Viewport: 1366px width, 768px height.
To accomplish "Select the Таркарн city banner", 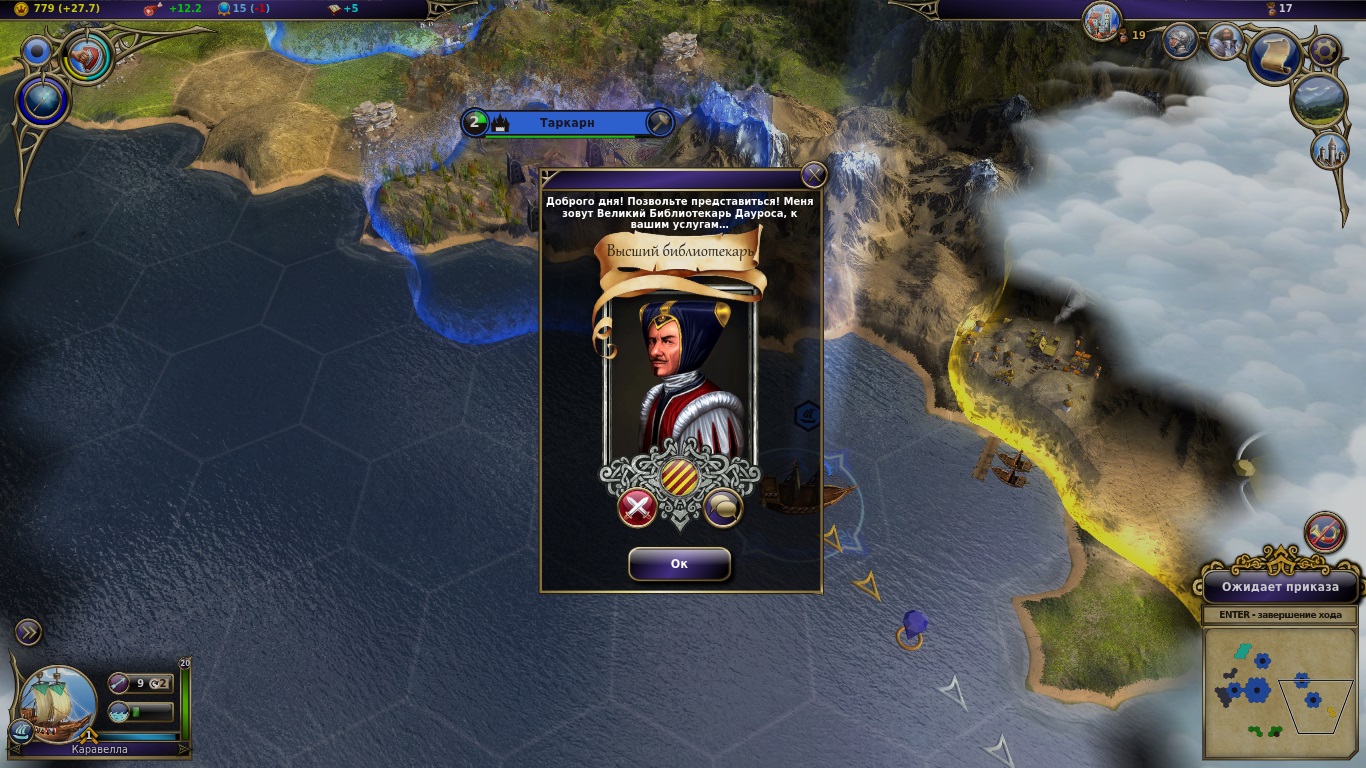I will (x=567, y=123).
